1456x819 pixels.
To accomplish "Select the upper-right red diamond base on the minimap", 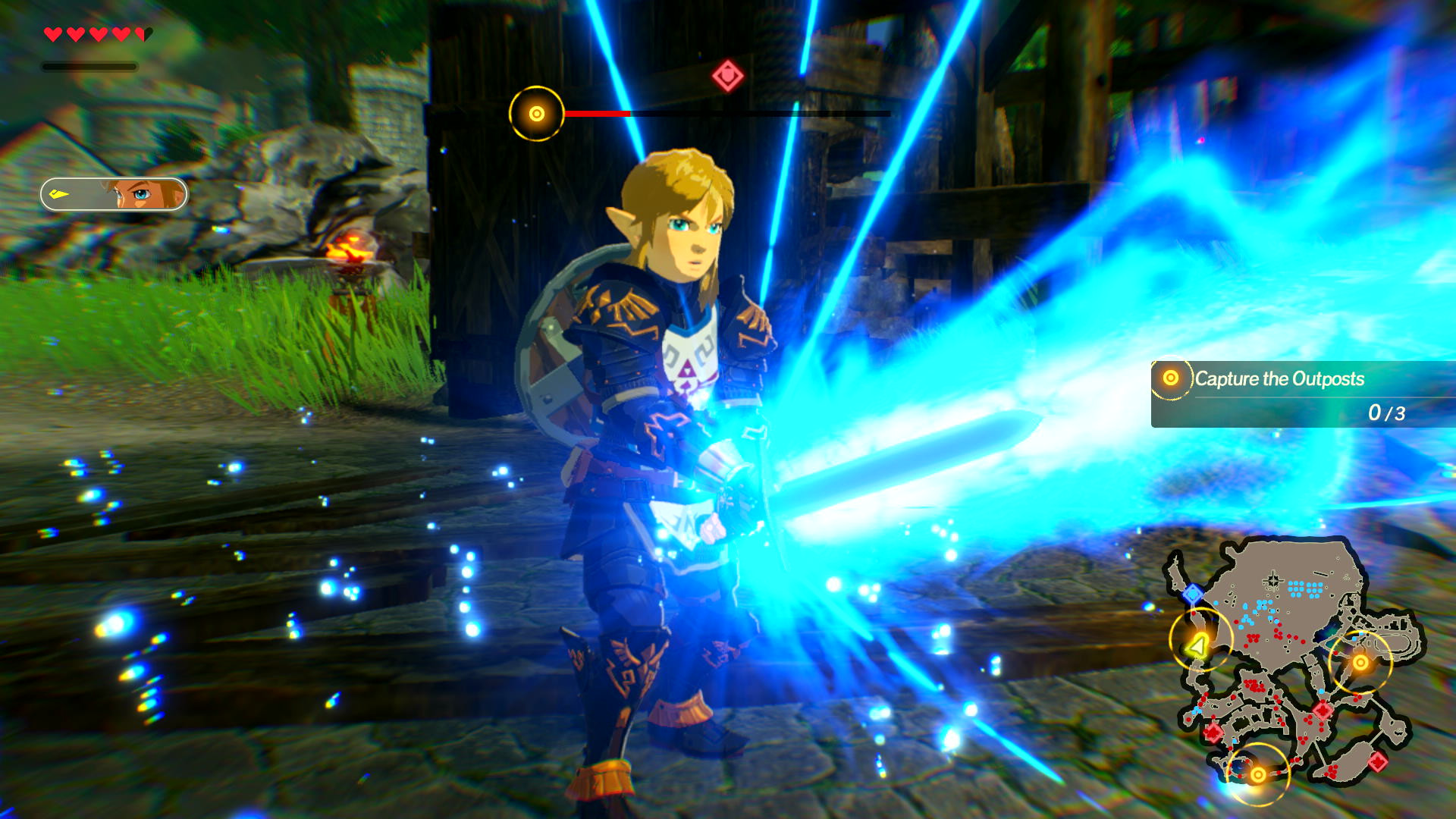I will tap(1322, 711).
